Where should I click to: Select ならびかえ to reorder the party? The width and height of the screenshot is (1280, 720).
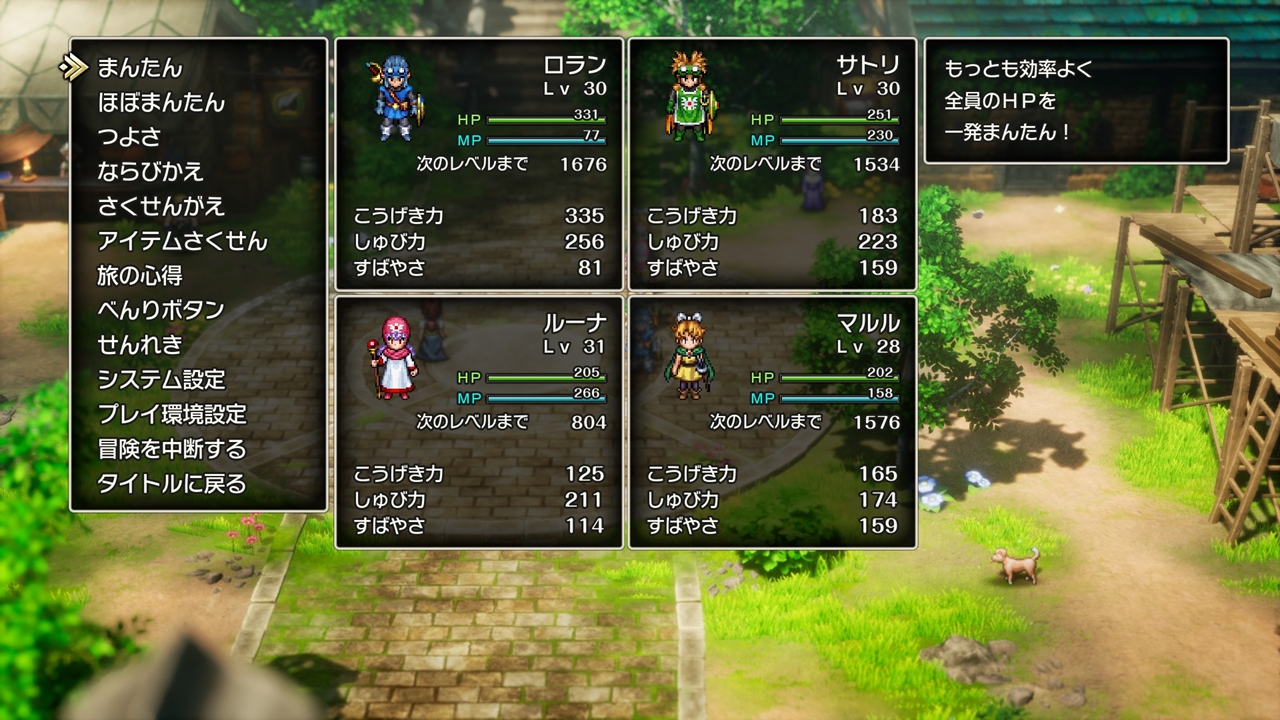tap(151, 172)
